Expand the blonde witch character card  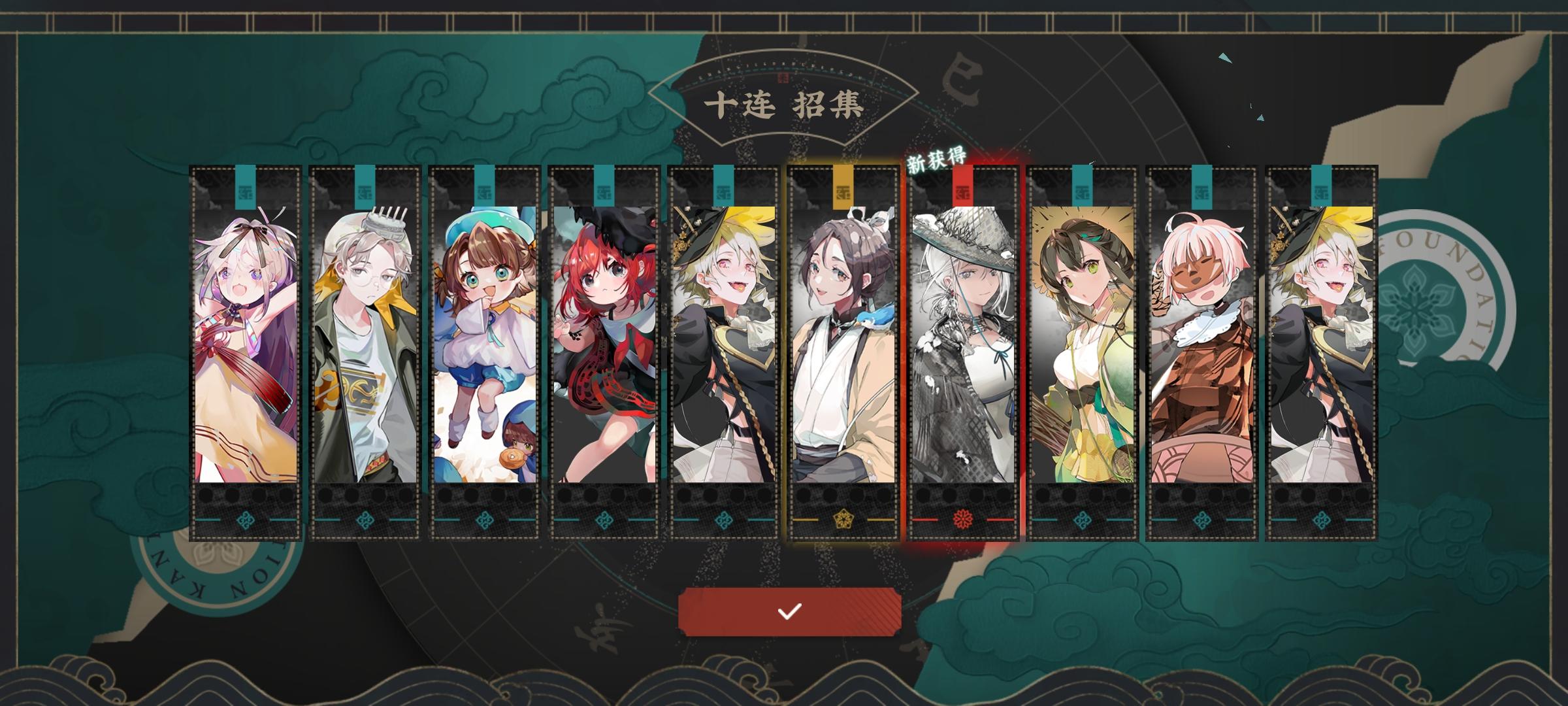click(723, 340)
